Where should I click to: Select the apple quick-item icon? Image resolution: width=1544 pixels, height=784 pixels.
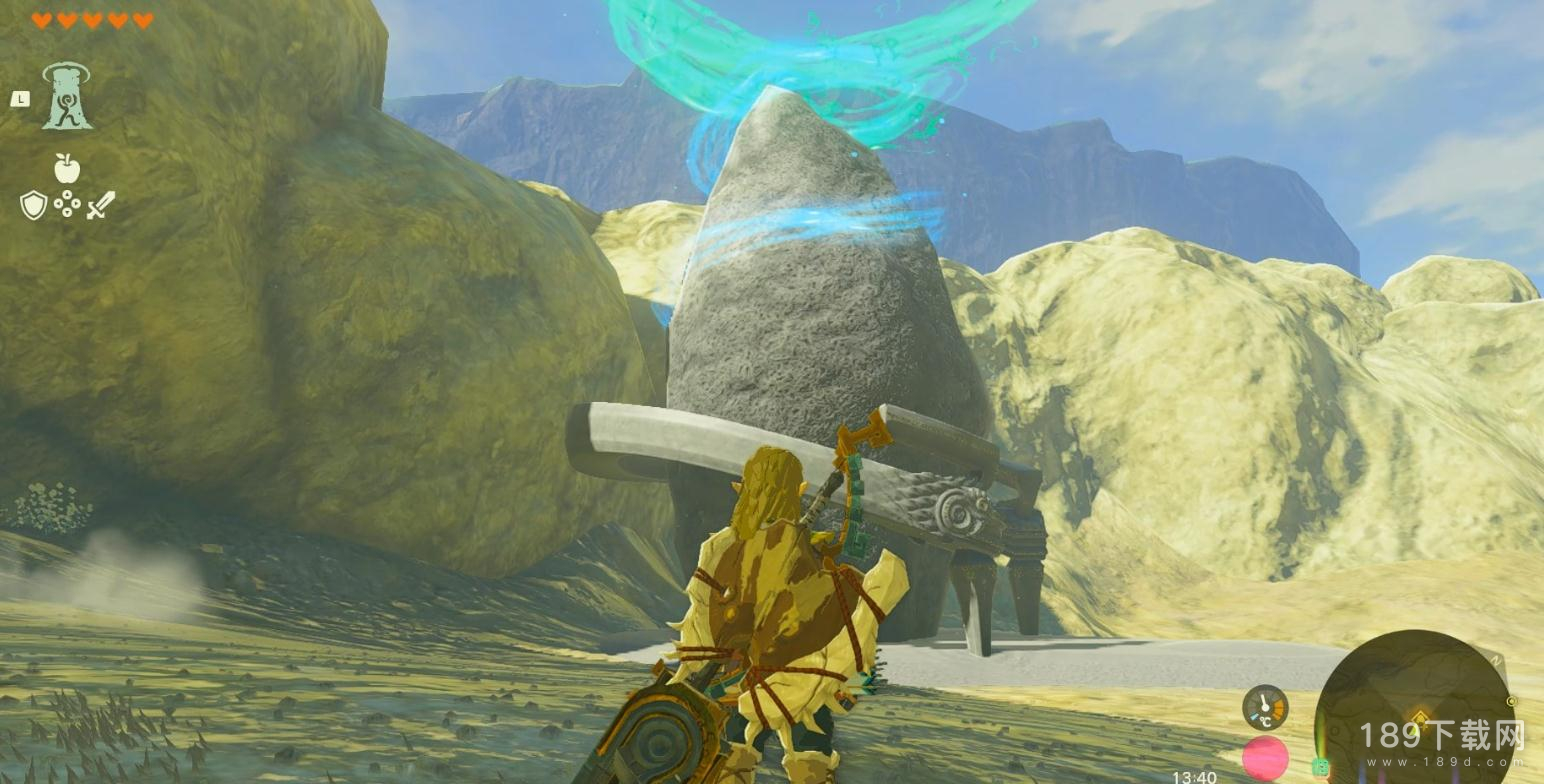point(67,168)
